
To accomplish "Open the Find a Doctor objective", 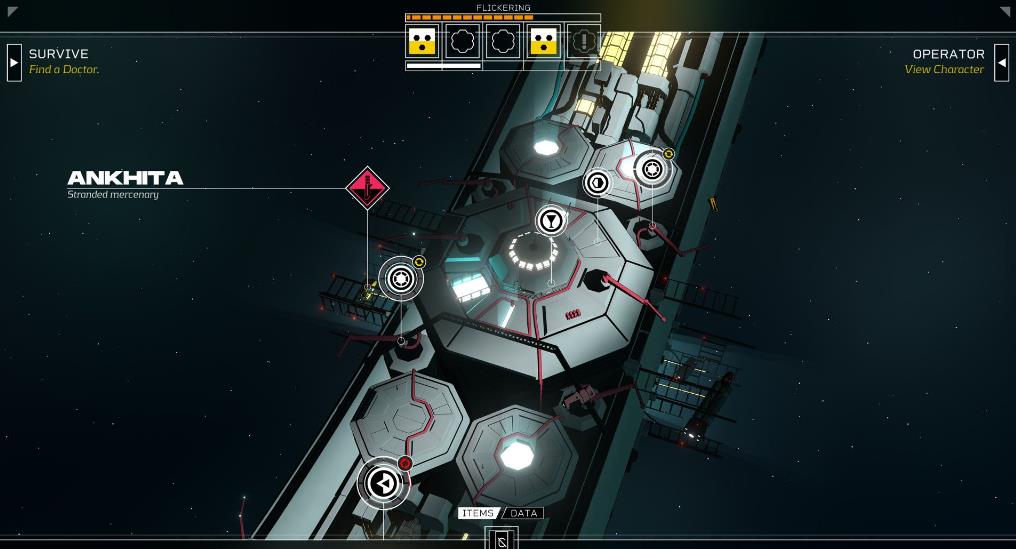I will [64, 70].
